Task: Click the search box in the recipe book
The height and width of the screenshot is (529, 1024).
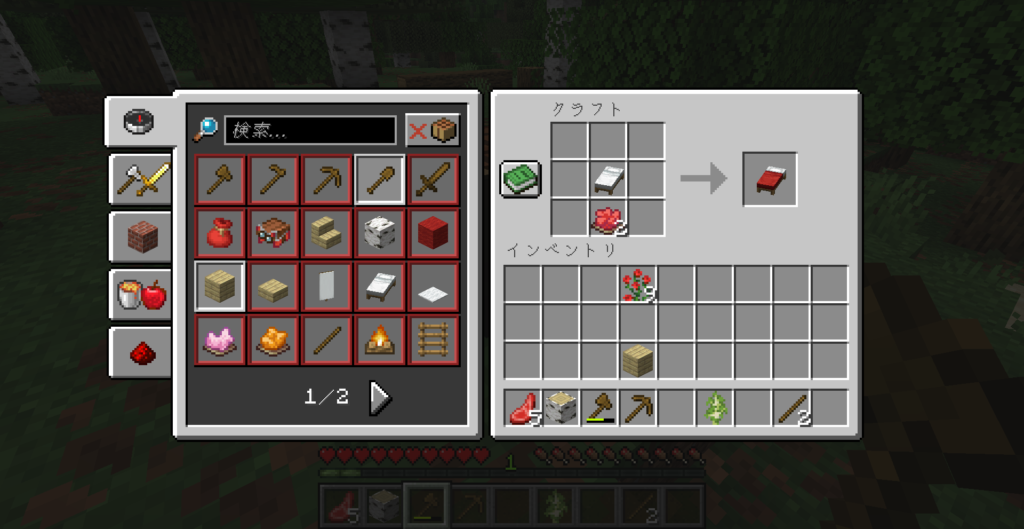Action: pos(310,130)
